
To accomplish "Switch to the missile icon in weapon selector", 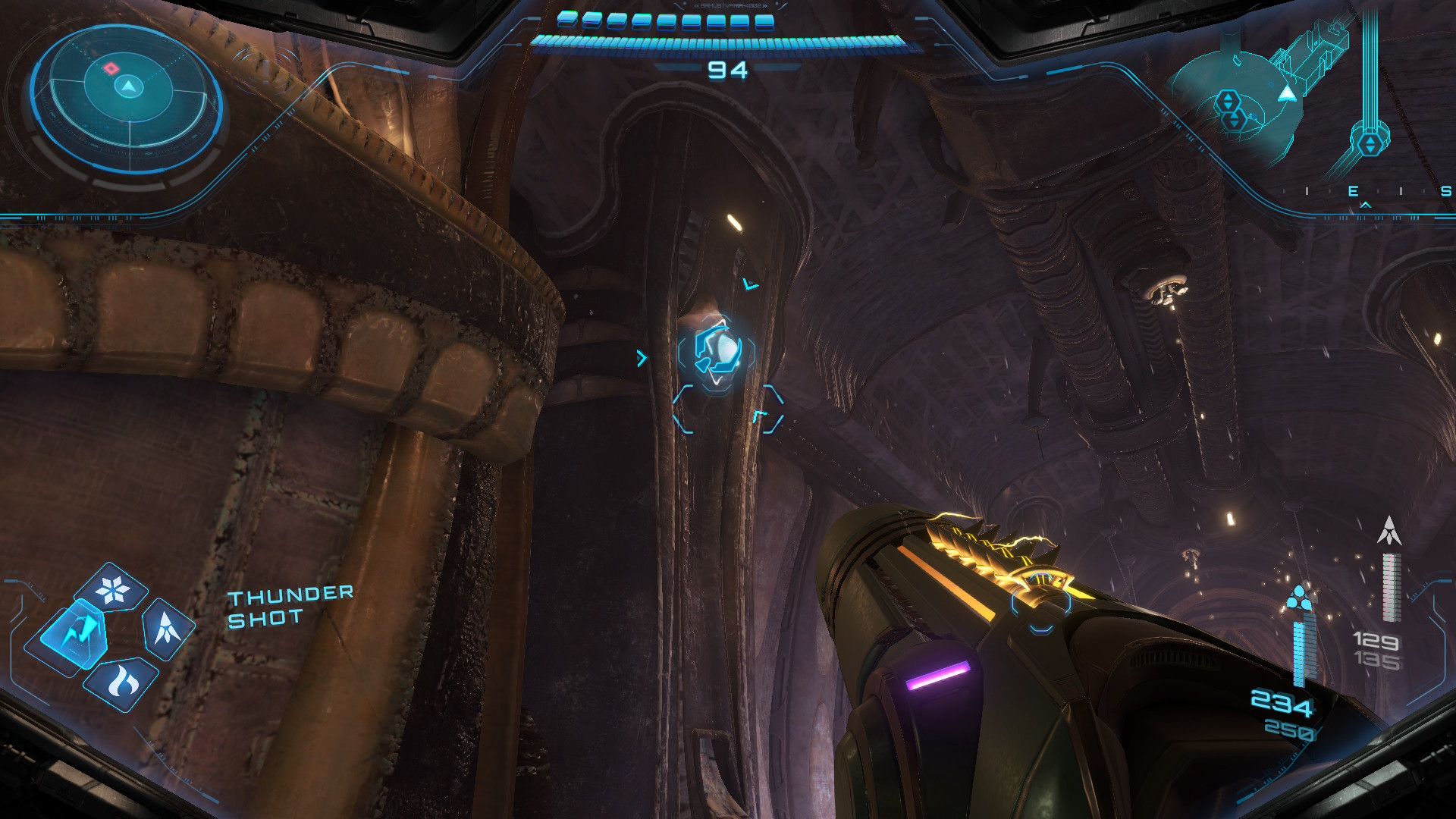I will pos(167,628).
